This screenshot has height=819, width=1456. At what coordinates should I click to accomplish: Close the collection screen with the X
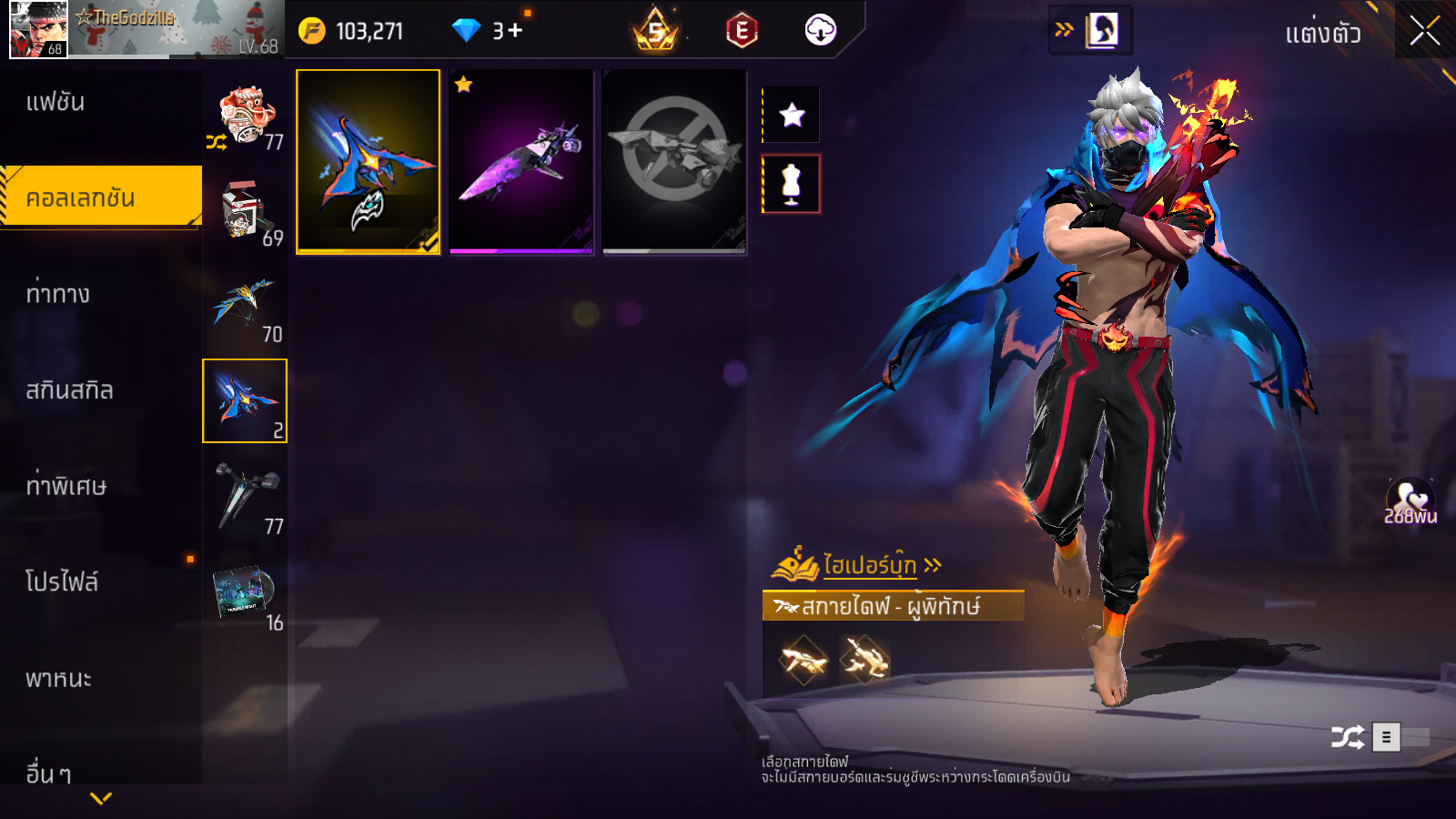tap(1424, 31)
